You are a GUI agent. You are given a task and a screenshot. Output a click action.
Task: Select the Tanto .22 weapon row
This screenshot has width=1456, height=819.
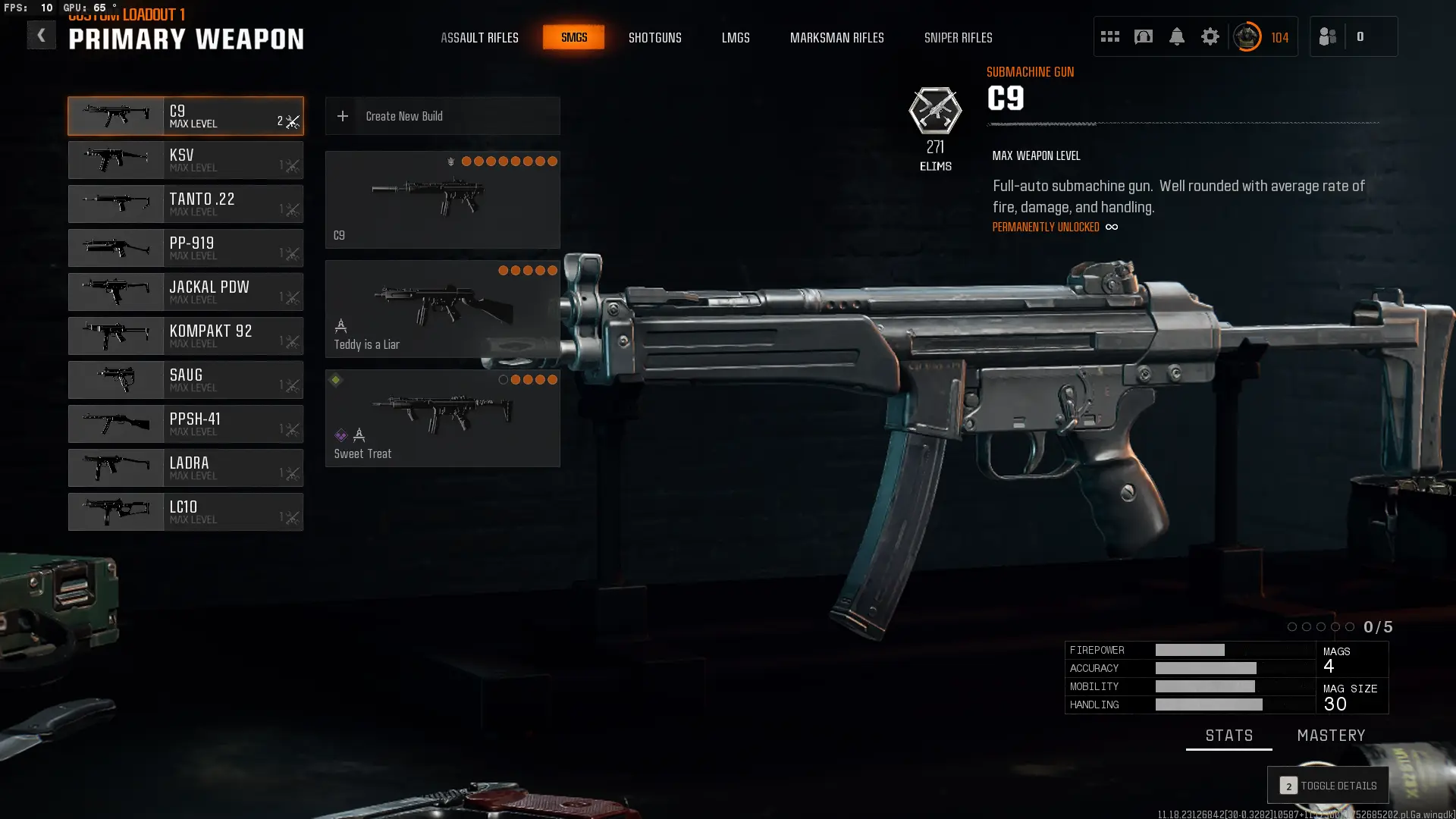(x=186, y=204)
